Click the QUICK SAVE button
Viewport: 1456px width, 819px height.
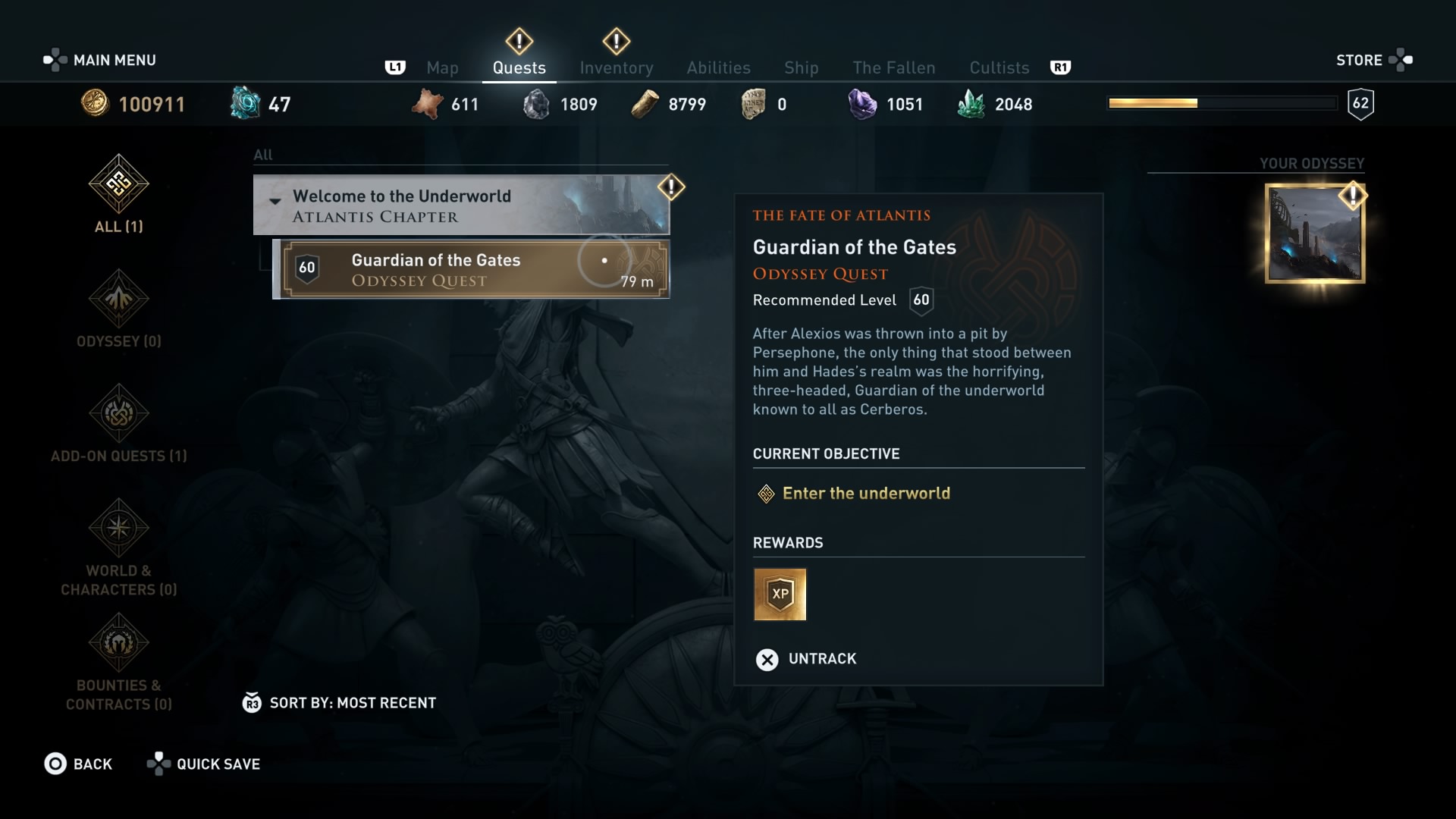[x=203, y=764]
